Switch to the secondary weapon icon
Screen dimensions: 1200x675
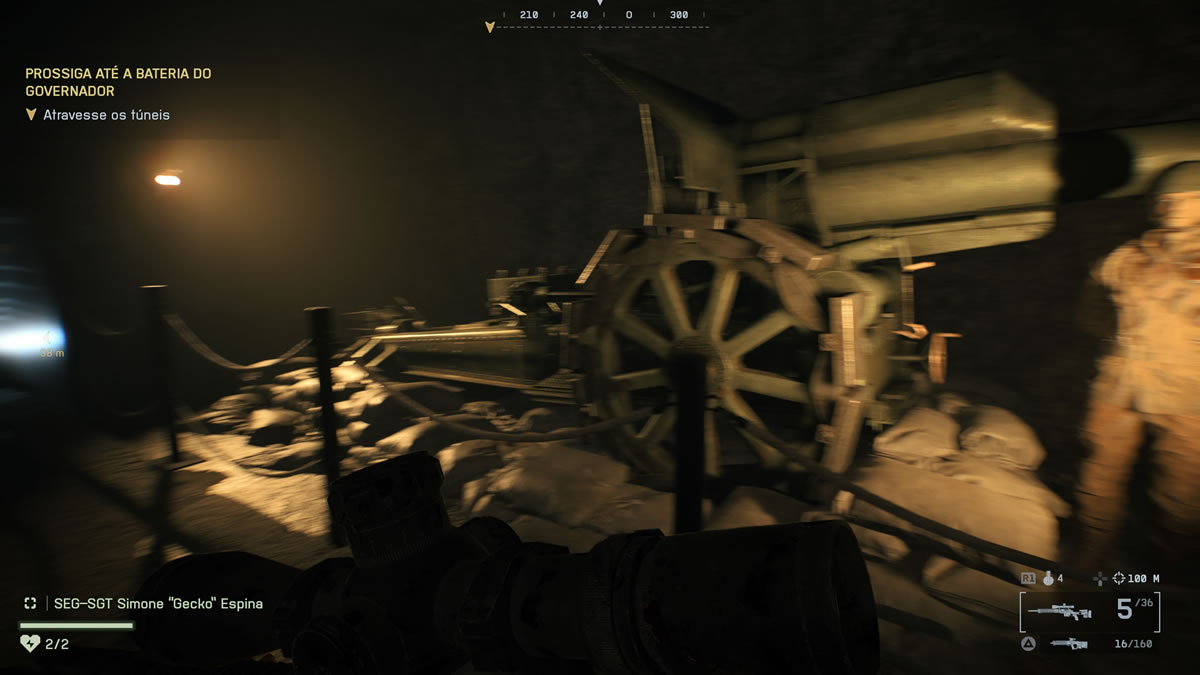pos(1068,644)
